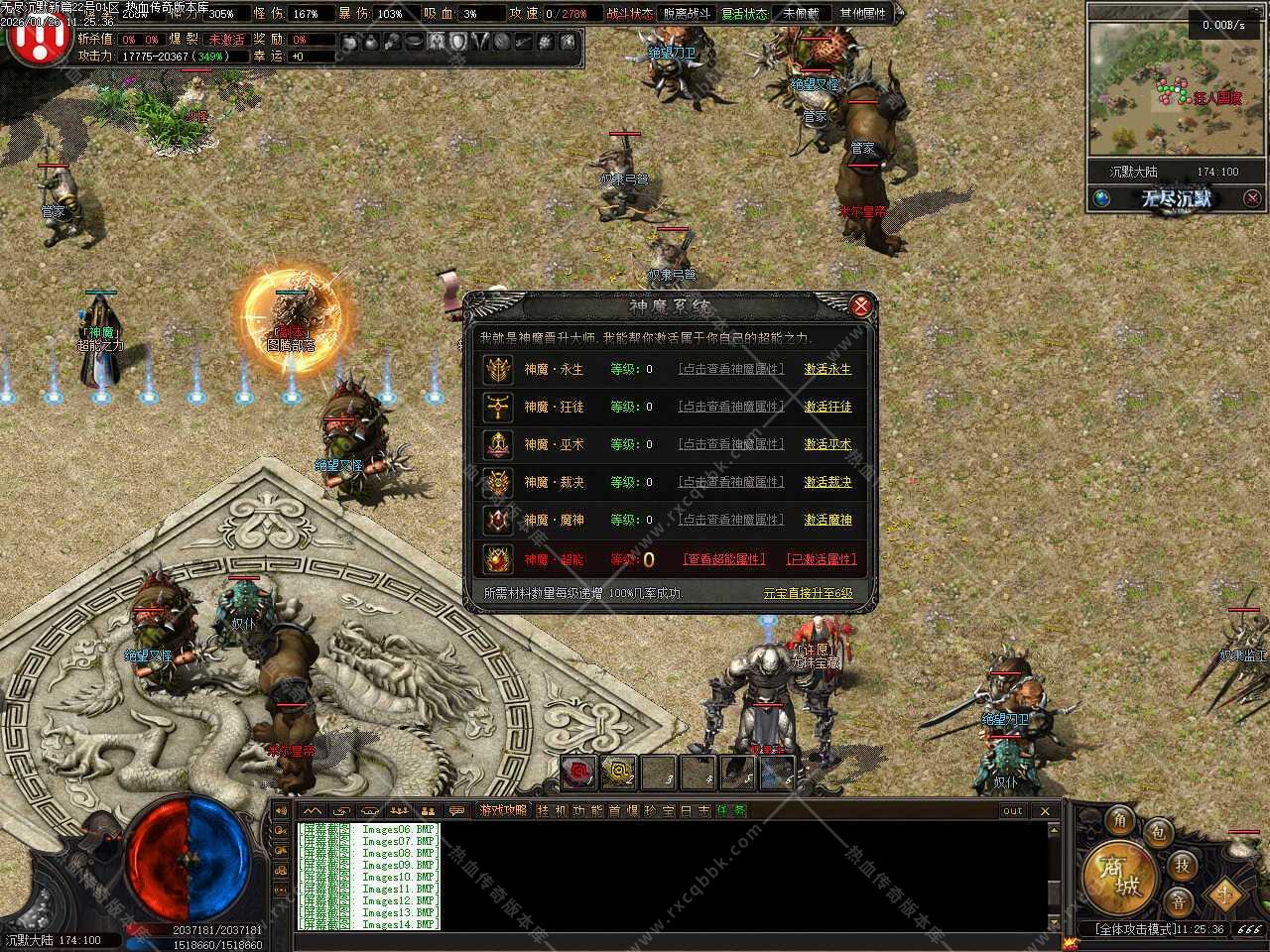Choose 元宝直接升至6级 upgrade option
The height and width of the screenshot is (952, 1270).
pyautogui.click(x=808, y=593)
